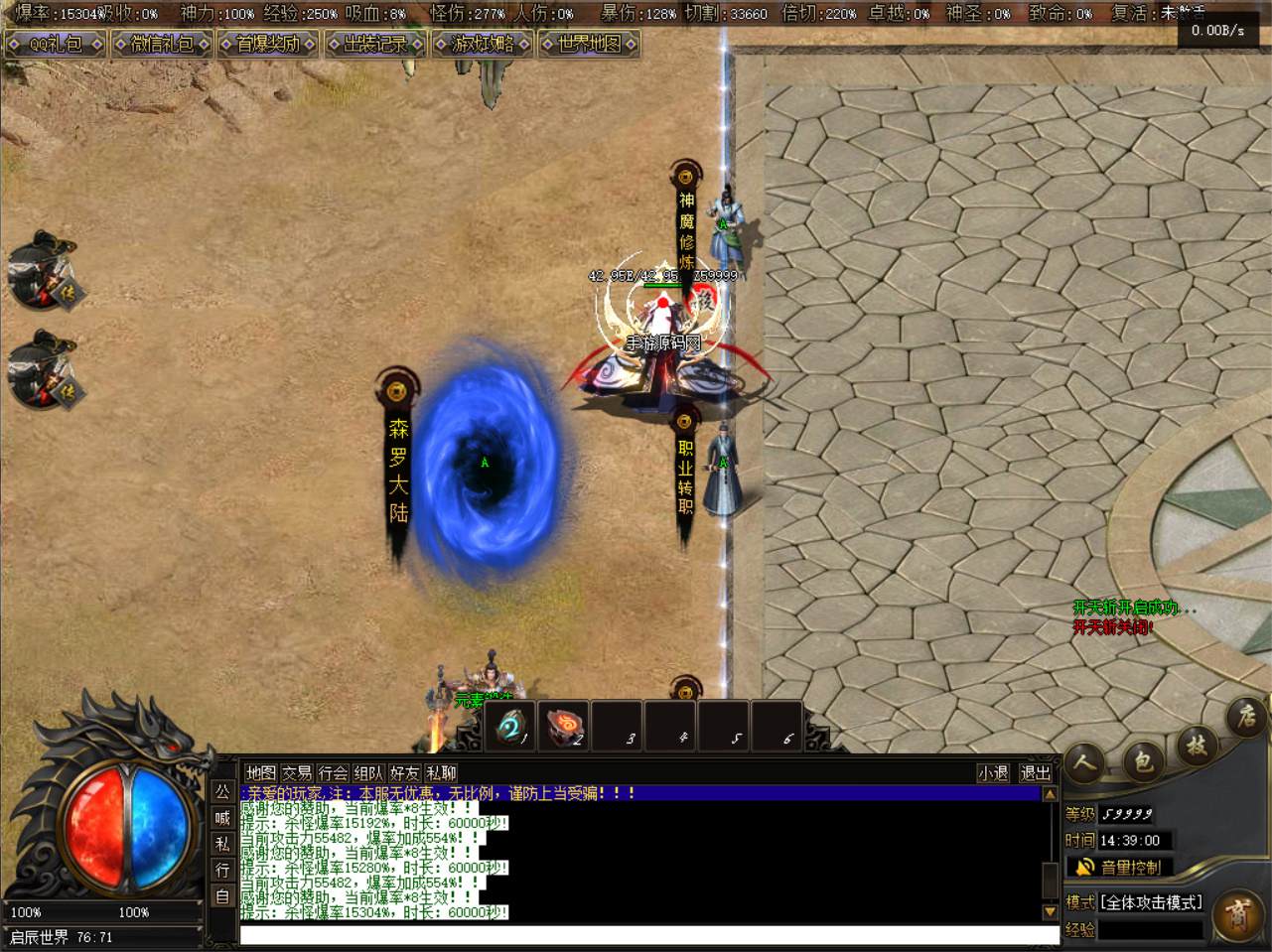Open the 技 skills panel
The width and height of the screenshot is (1272, 952).
click(1197, 745)
